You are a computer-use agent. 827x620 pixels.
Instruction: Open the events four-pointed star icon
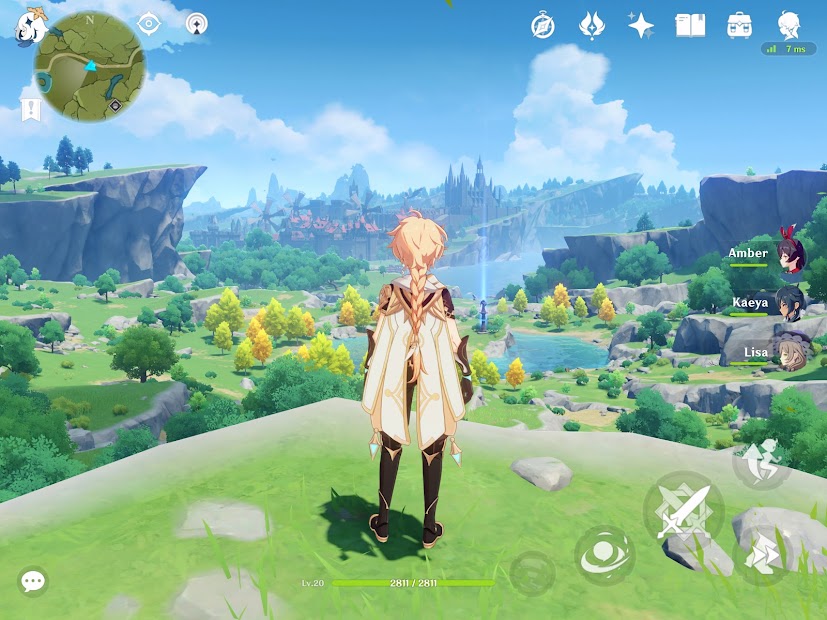[641, 25]
